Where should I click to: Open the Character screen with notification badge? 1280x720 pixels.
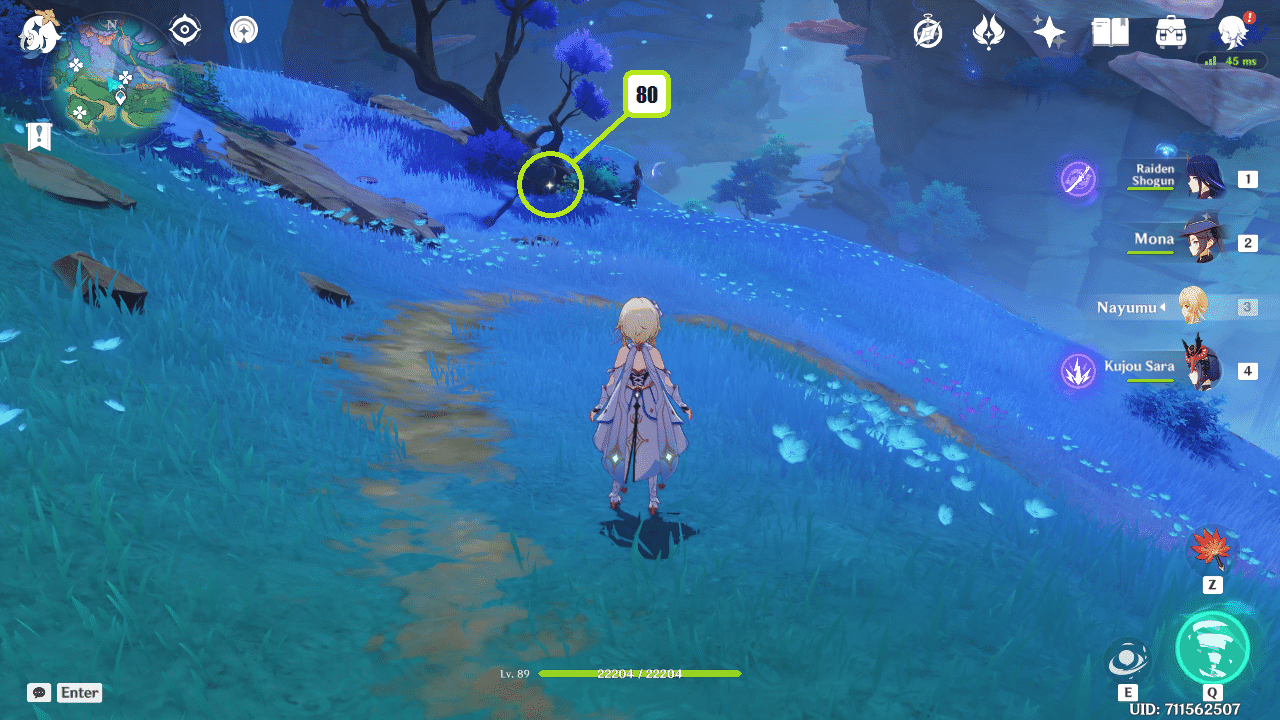[1233, 32]
